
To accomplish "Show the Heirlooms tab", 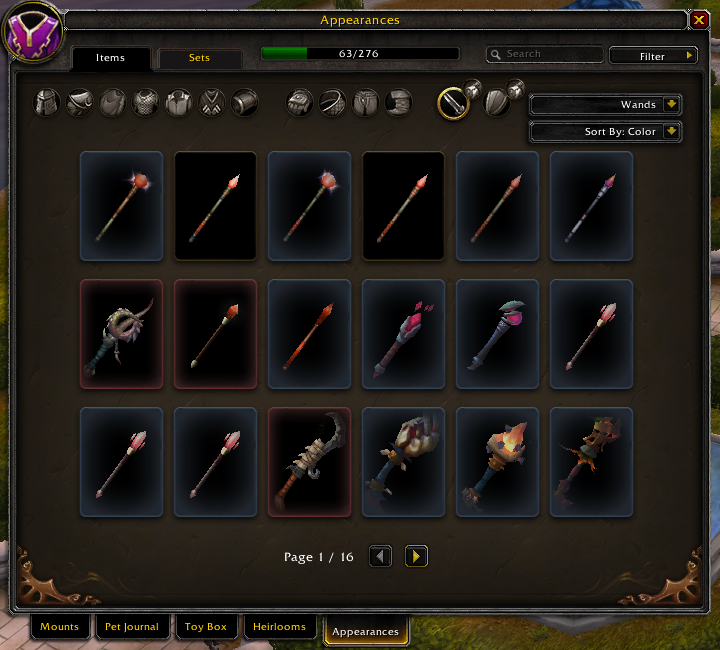I will click(x=280, y=628).
